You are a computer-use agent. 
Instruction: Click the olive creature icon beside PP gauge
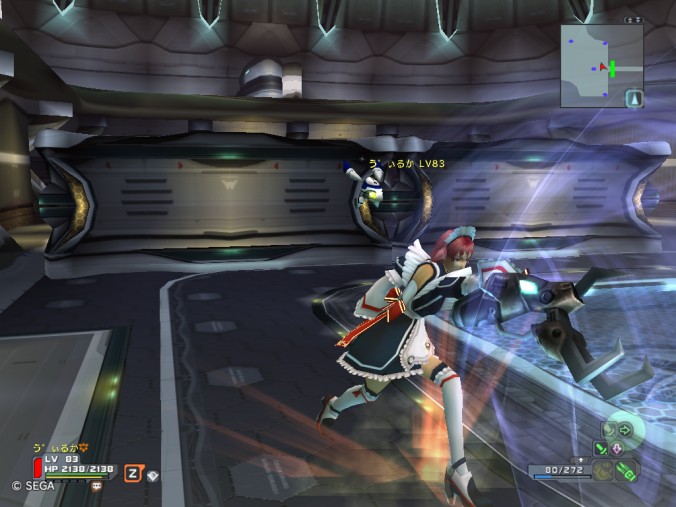605,470
